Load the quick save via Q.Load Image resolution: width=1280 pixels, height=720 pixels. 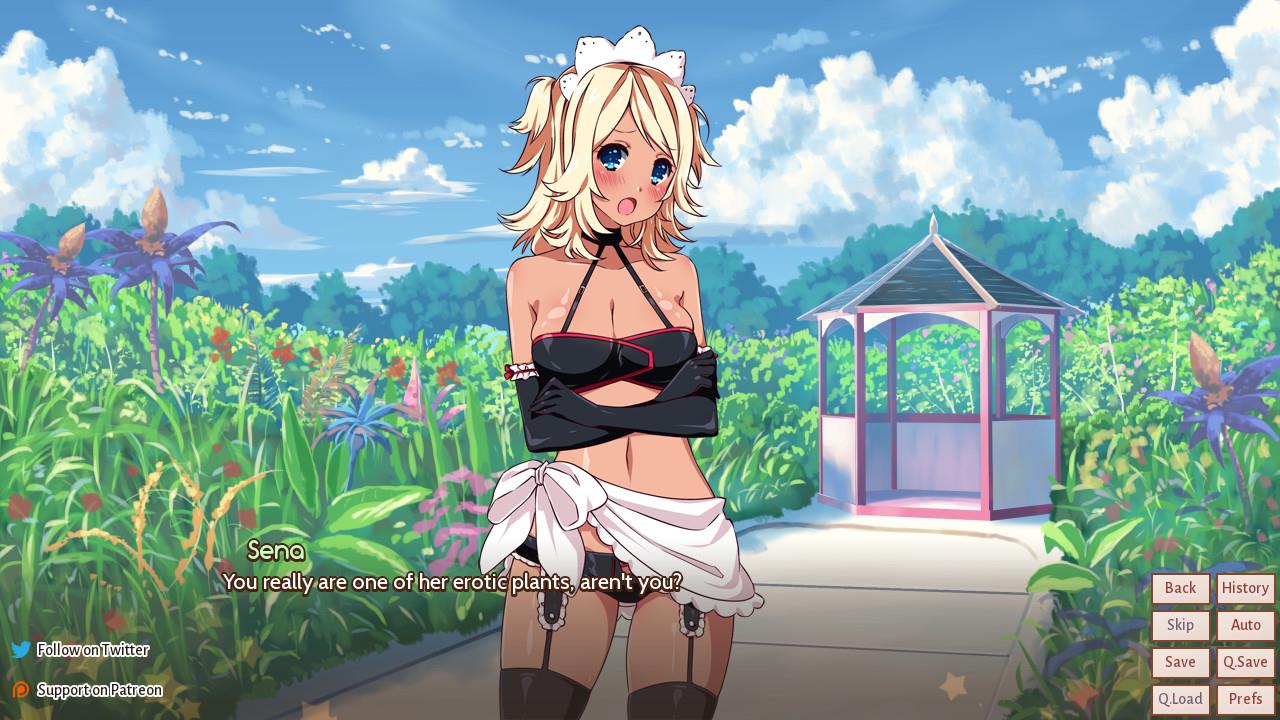click(1180, 698)
